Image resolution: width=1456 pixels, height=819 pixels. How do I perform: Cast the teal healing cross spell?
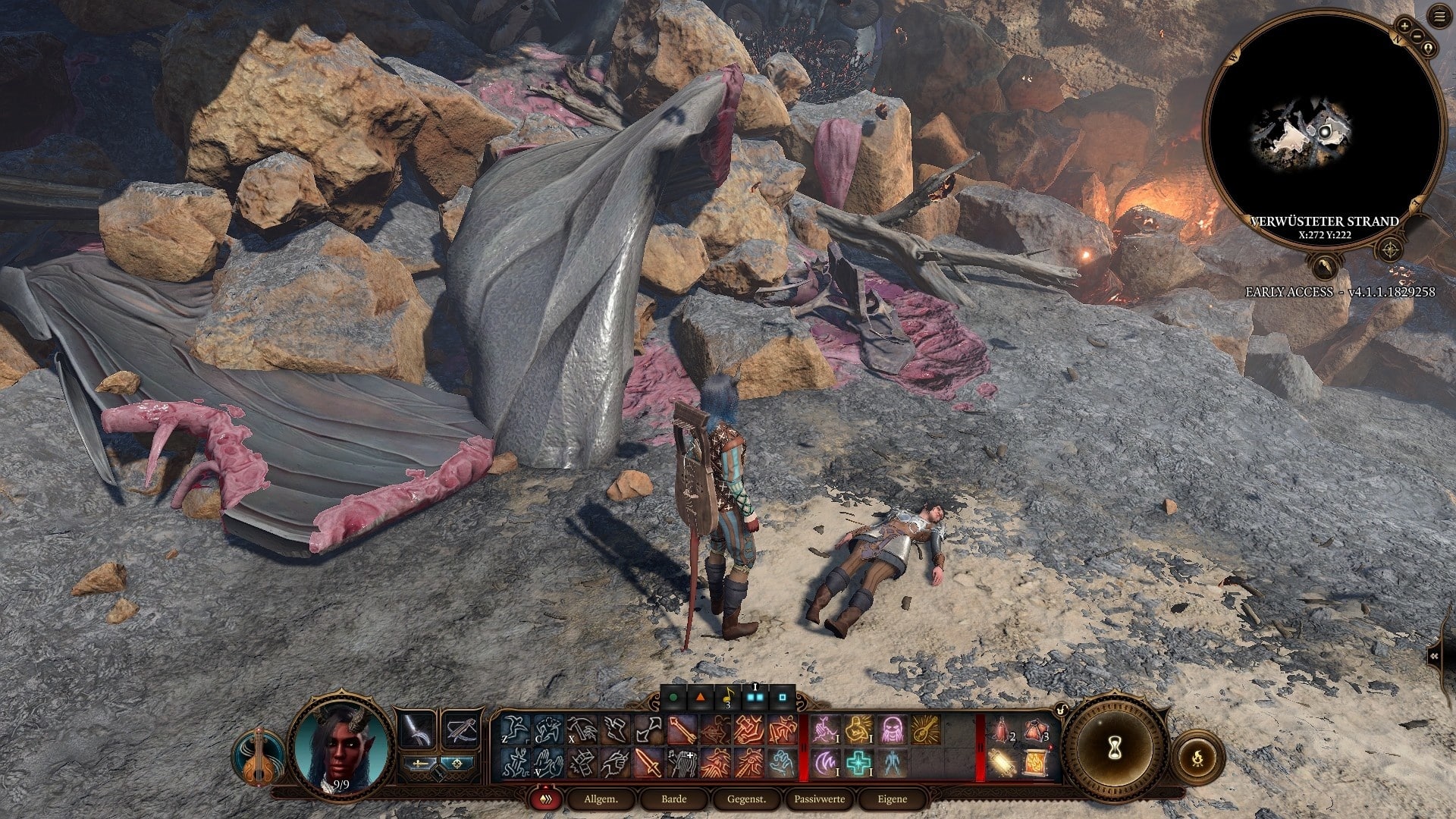(858, 762)
